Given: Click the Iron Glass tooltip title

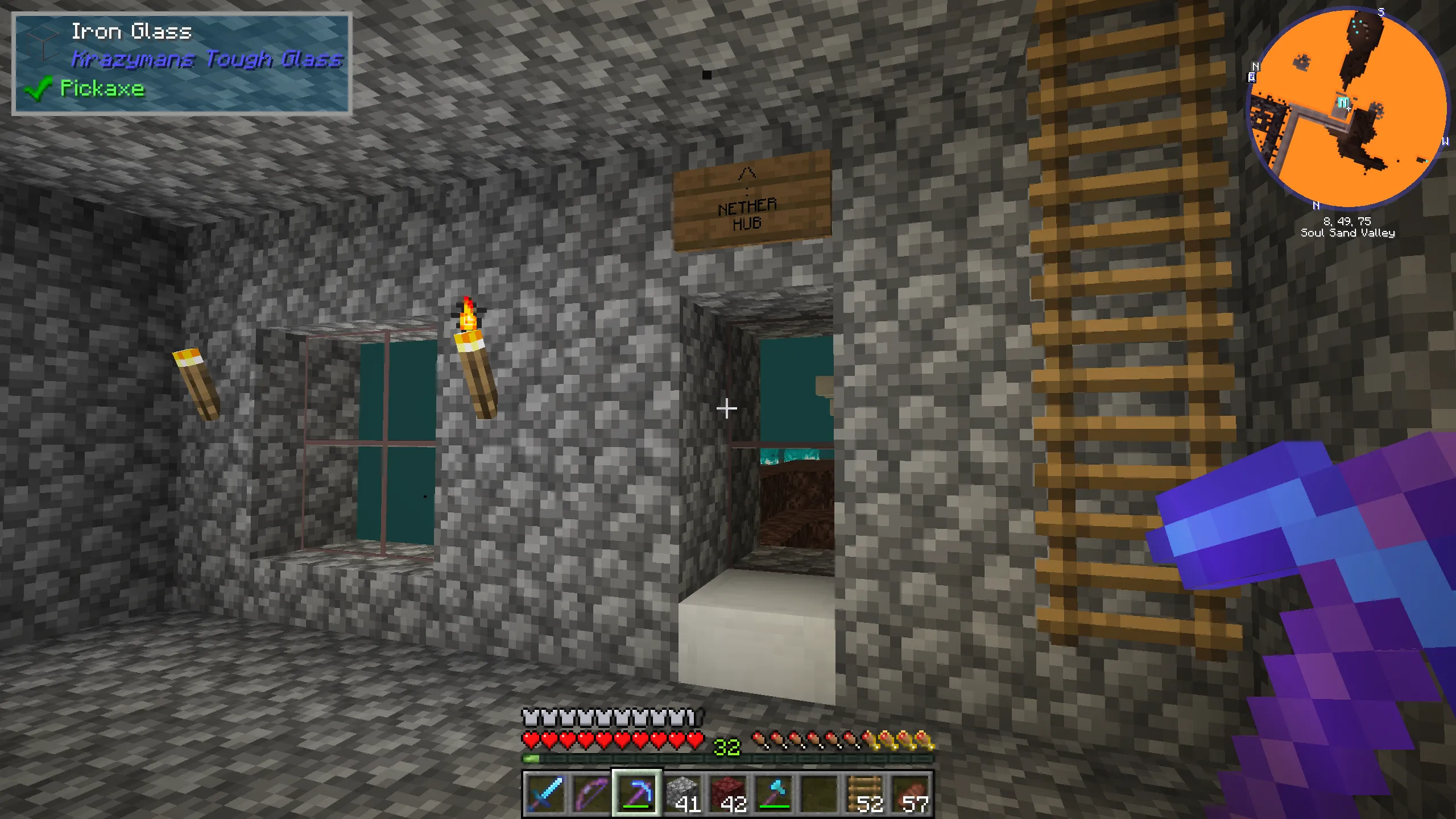Looking at the screenshot, I should pos(132,32).
